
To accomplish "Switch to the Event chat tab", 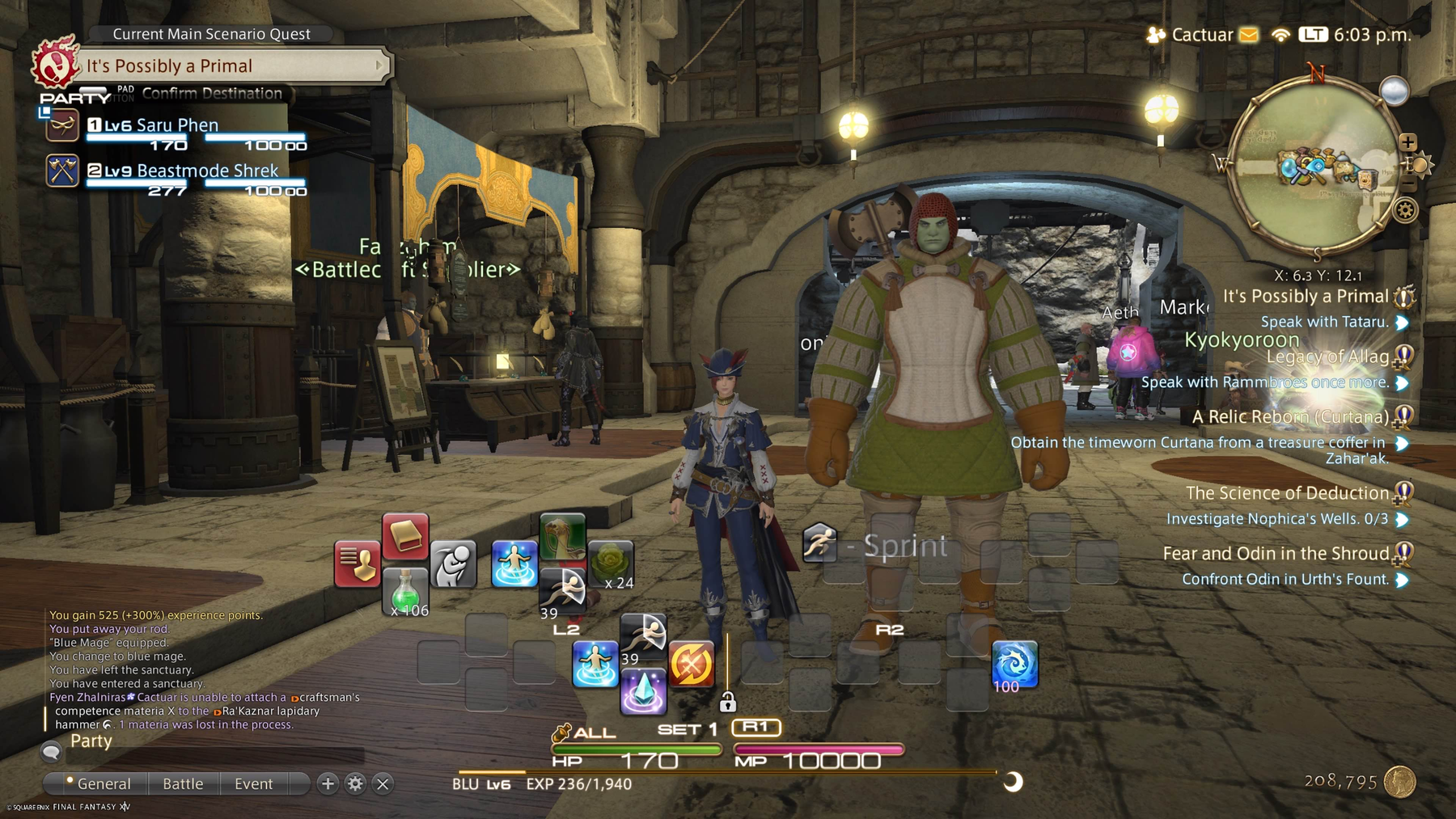I will pyautogui.click(x=253, y=783).
